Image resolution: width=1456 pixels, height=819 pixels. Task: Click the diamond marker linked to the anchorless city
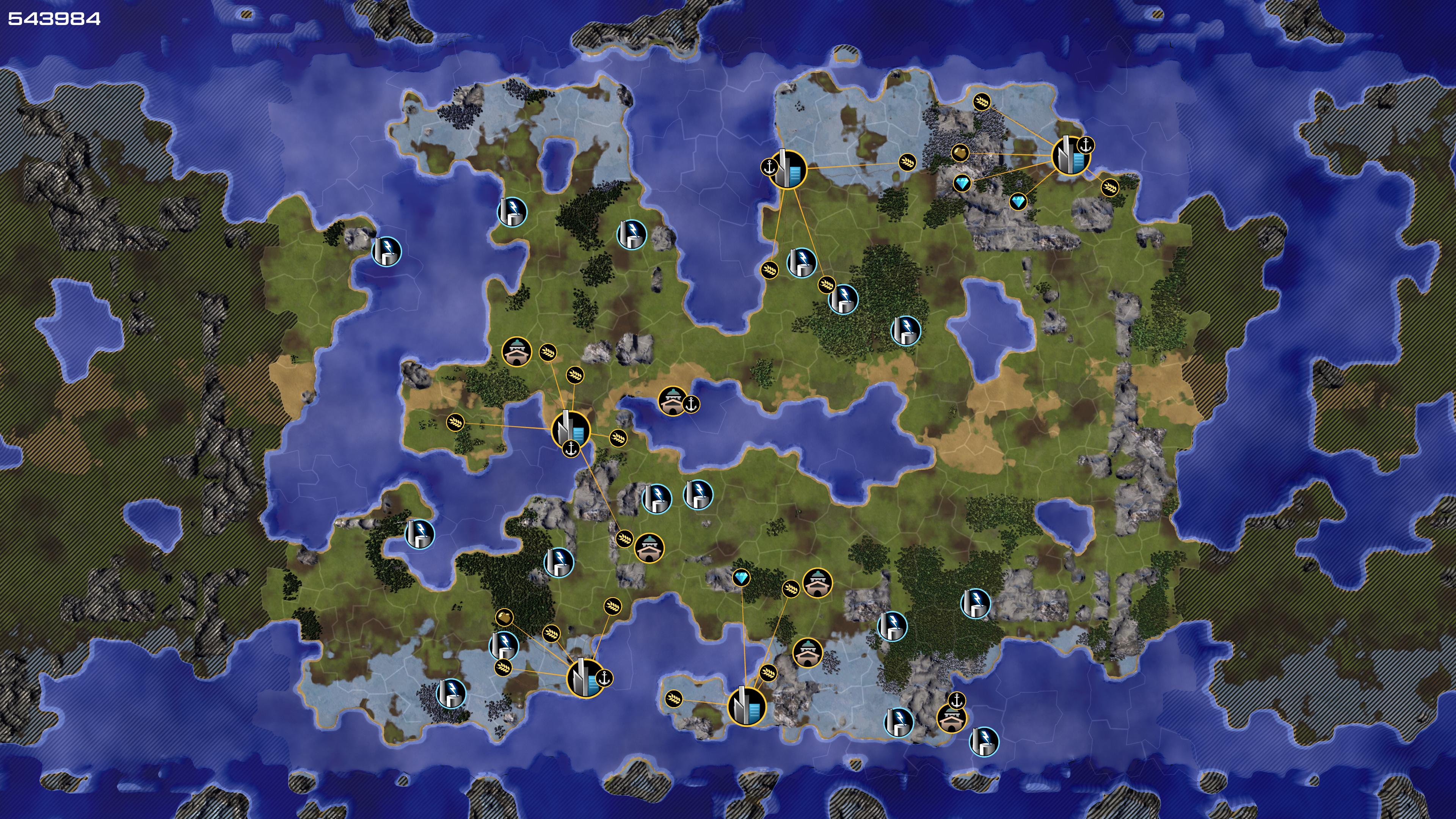point(741,577)
